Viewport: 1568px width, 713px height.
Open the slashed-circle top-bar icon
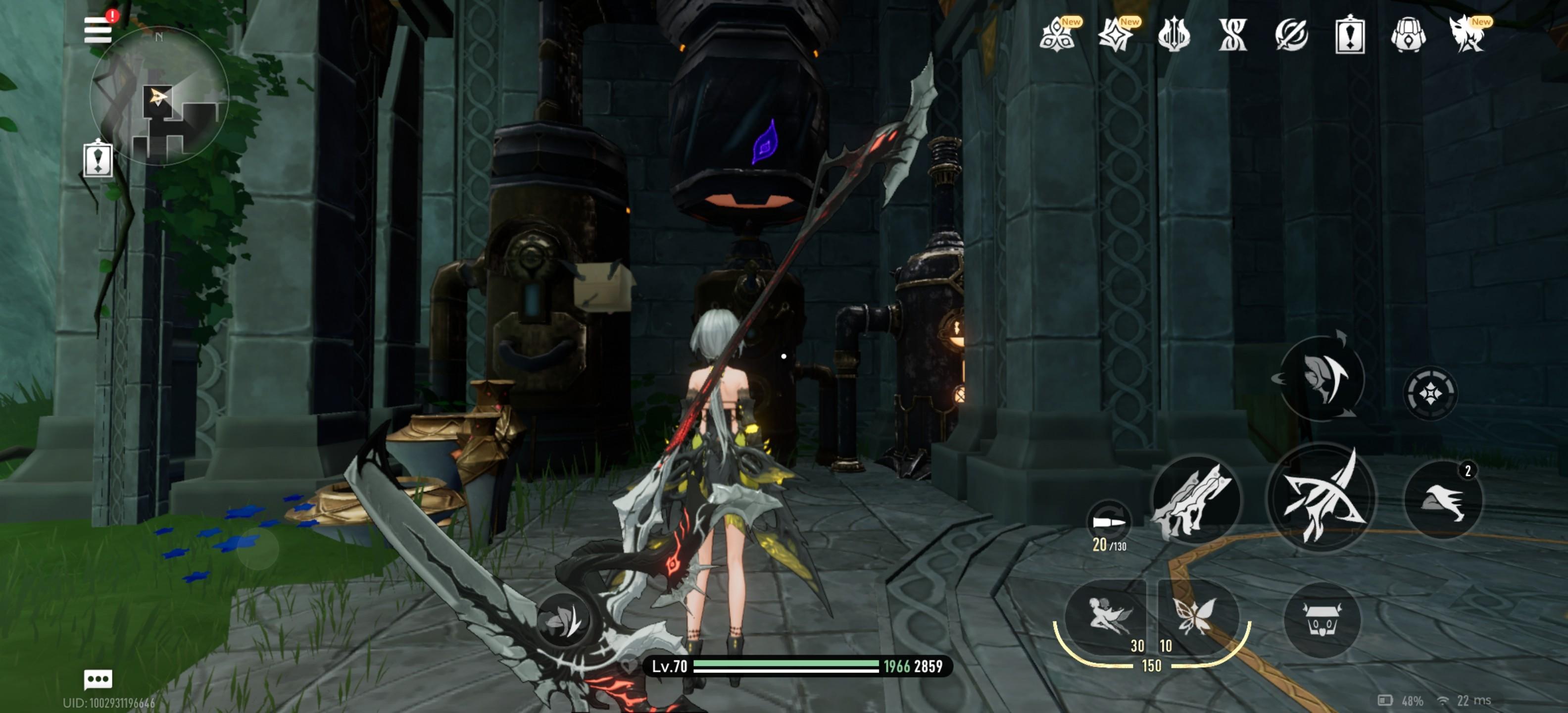pyautogui.click(x=1291, y=35)
